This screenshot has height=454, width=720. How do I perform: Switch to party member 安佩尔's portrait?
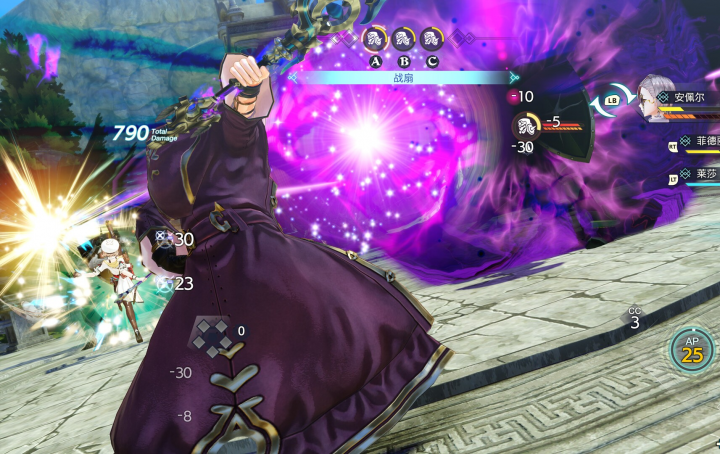tap(653, 97)
